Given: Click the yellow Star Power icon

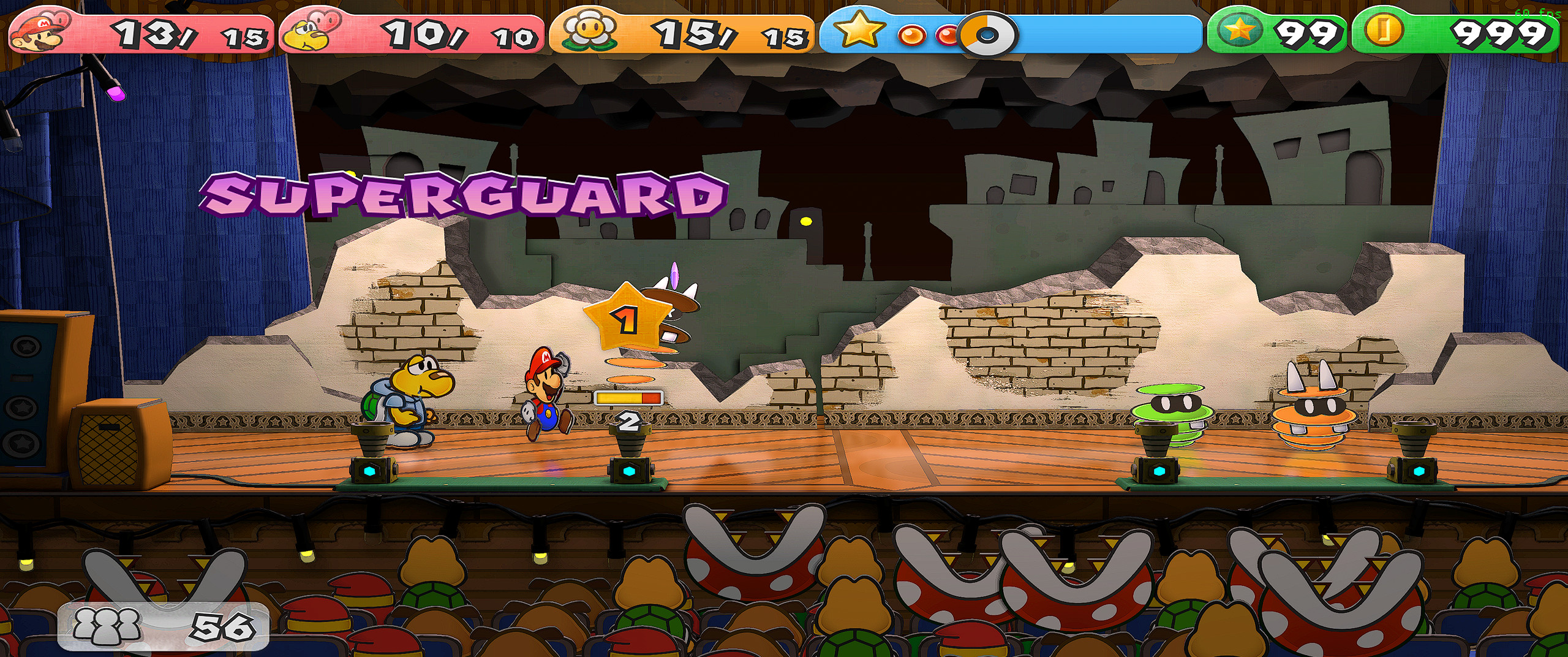Looking at the screenshot, I should coord(859,31).
